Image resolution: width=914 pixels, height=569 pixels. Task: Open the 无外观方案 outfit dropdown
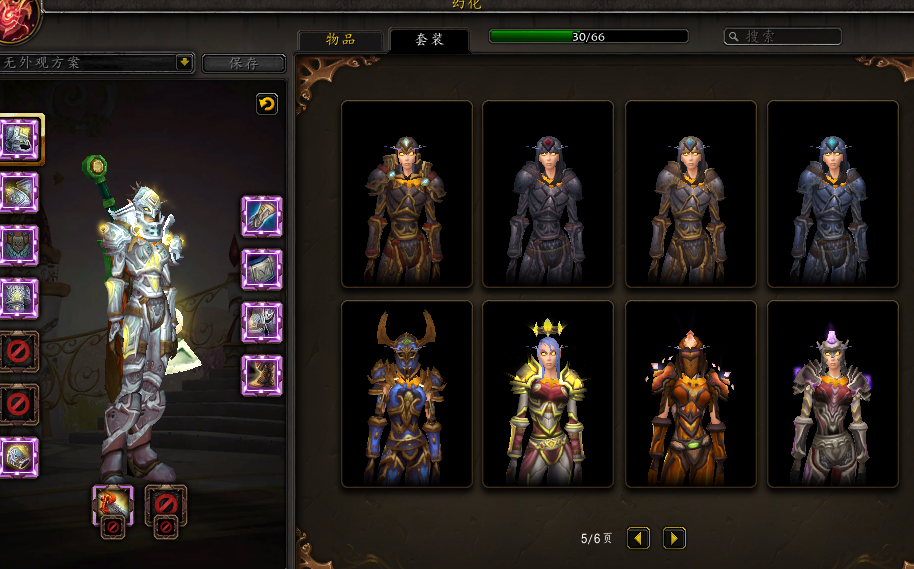[184, 62]
